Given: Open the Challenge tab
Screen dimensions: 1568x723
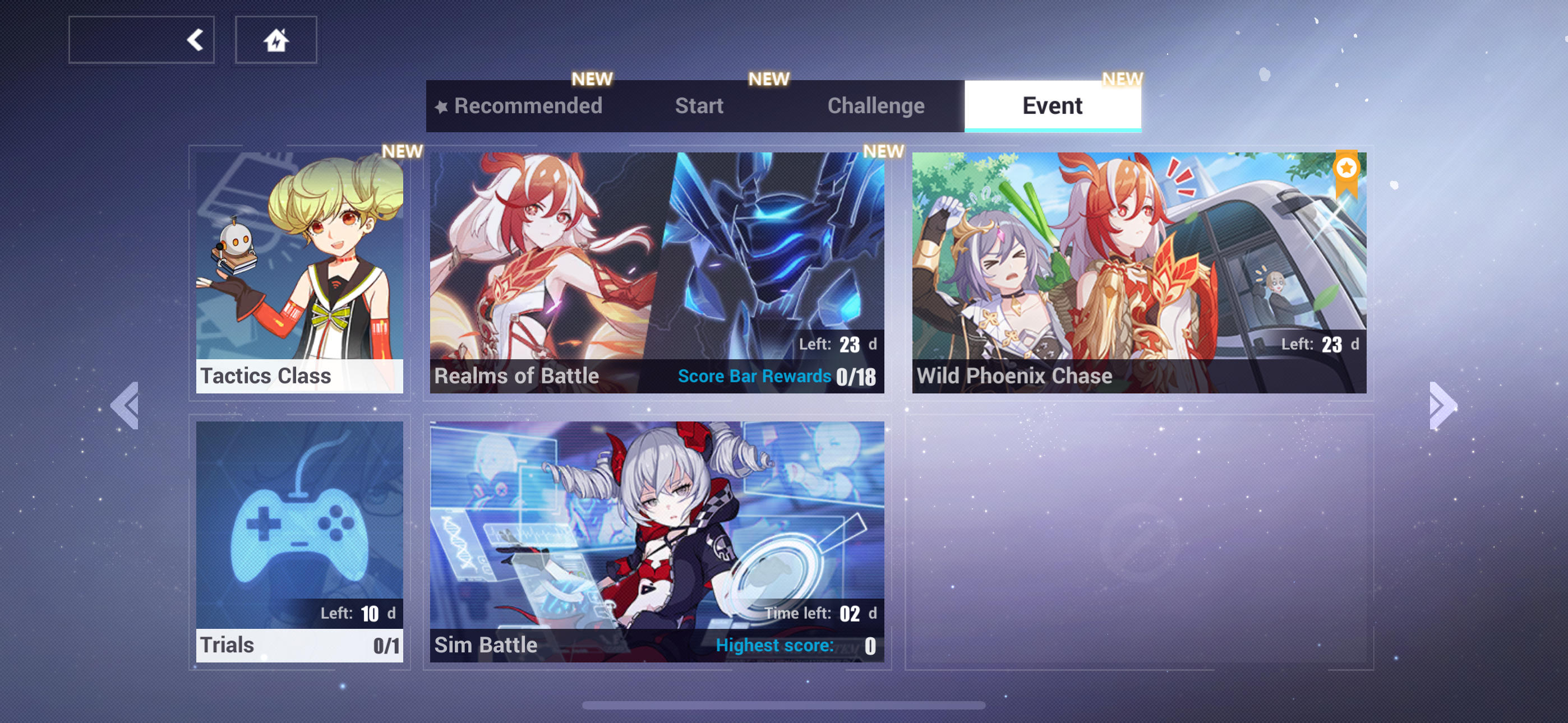Looking at the screenshot, I should pyautogui.click(x=876, y=105).
